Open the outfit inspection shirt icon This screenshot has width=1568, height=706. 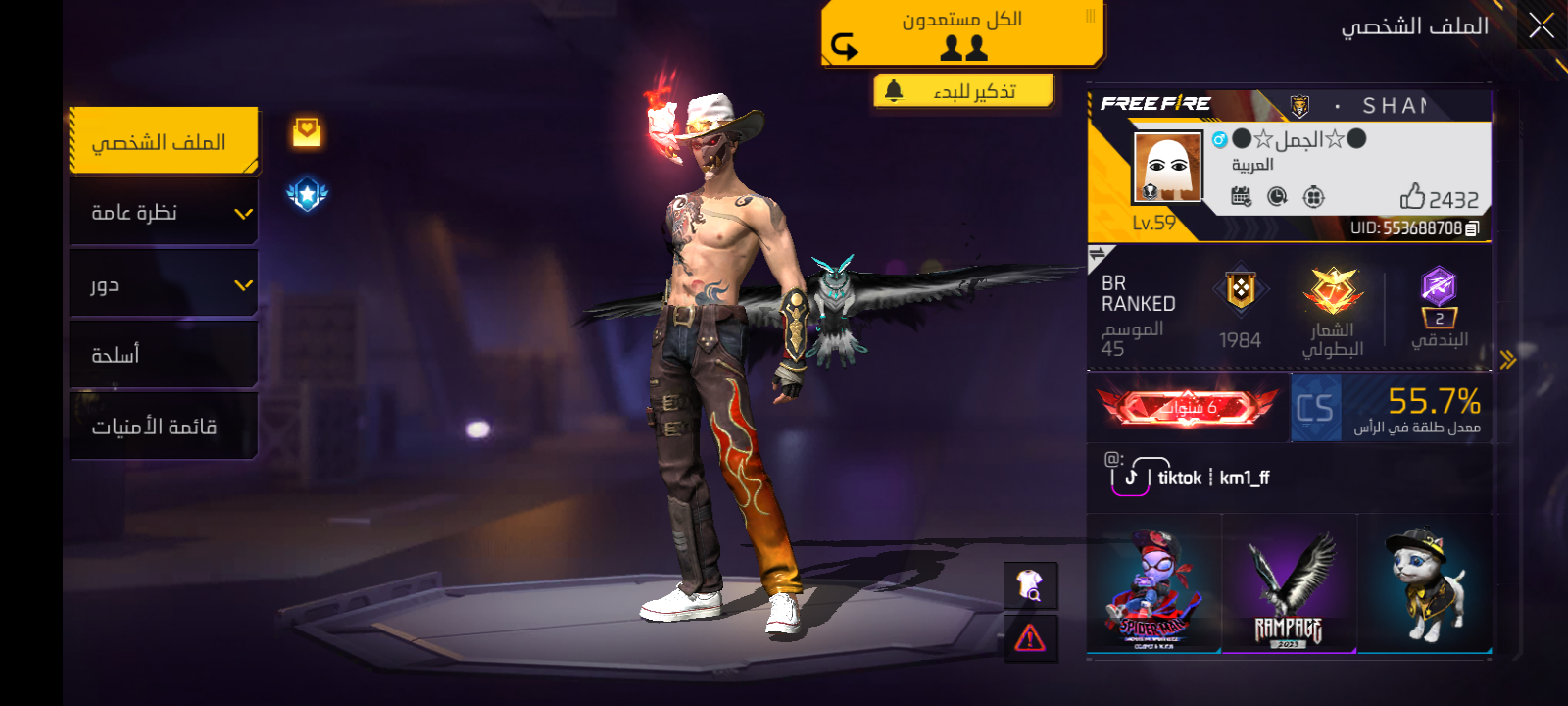[x=1030, y=585]
